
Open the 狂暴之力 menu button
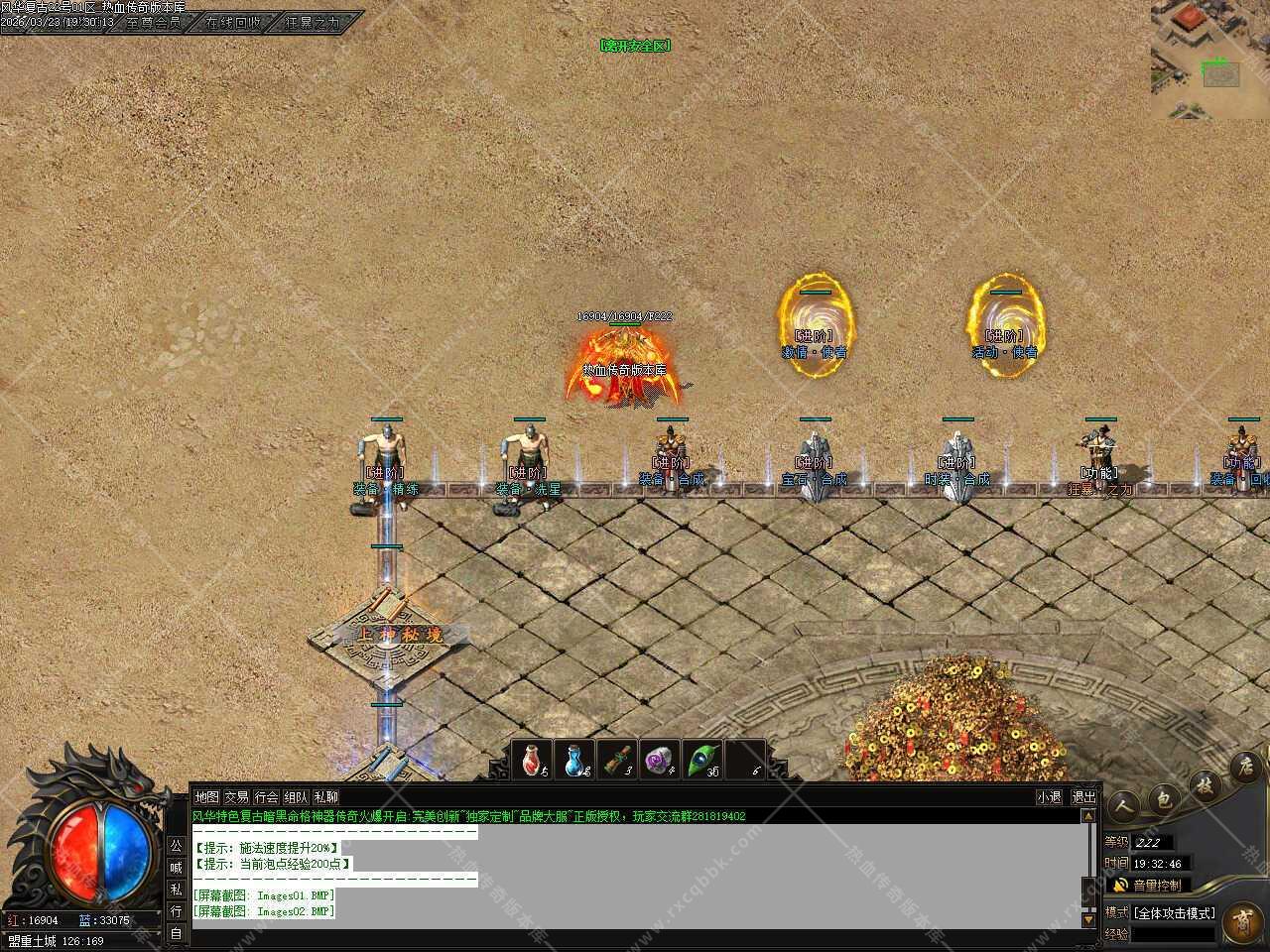(313, 22)
